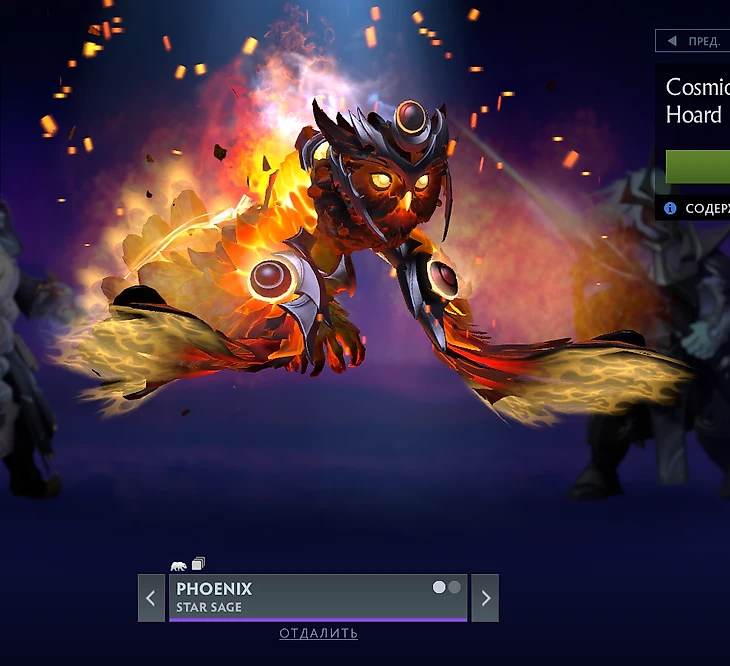This screenshot has width=730, height=666.
Task: Advance to the next set with right arrow
Action: (x=485, y=598)
